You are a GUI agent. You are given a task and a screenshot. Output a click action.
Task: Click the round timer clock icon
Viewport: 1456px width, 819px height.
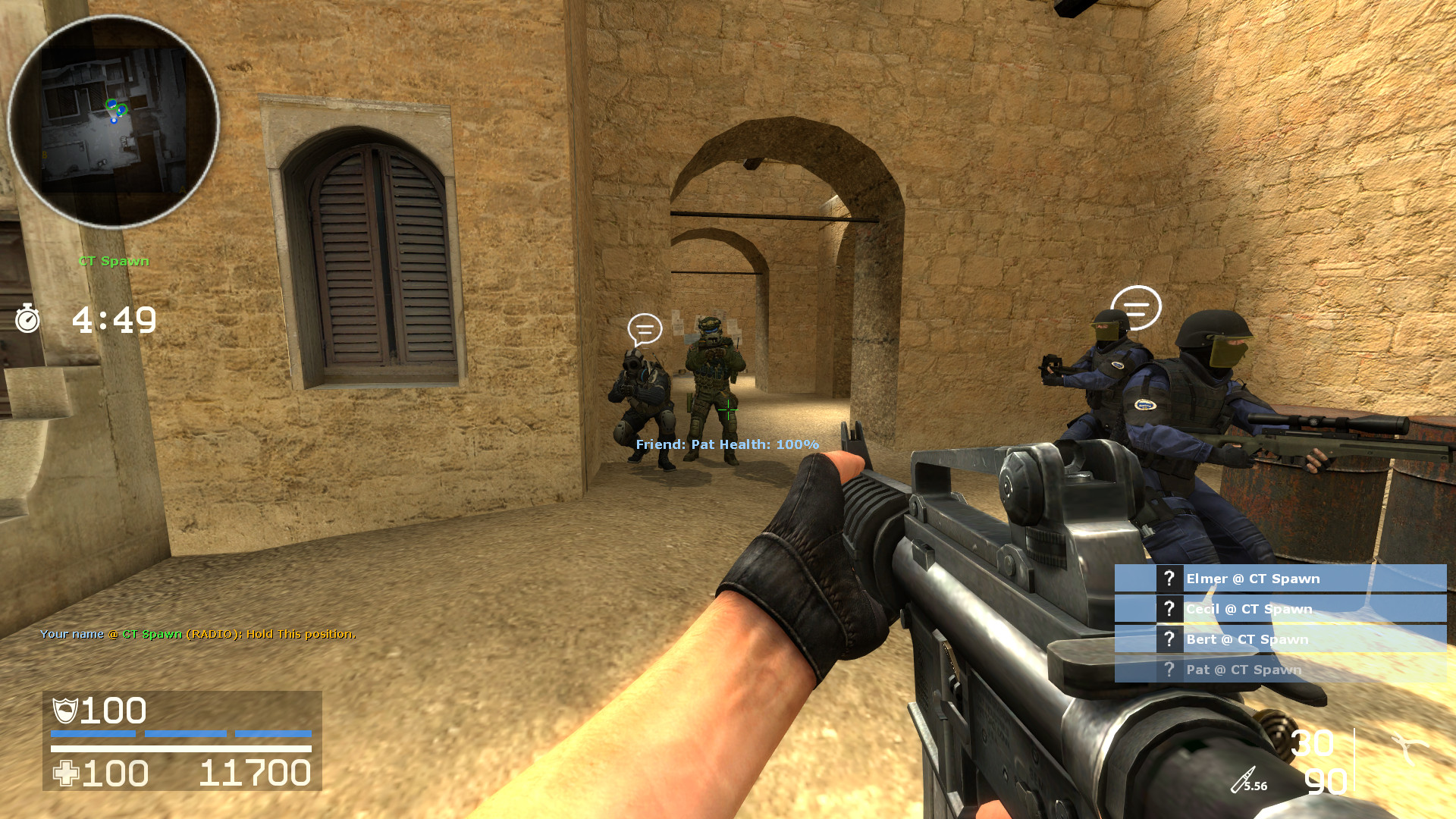click(29, 320)
